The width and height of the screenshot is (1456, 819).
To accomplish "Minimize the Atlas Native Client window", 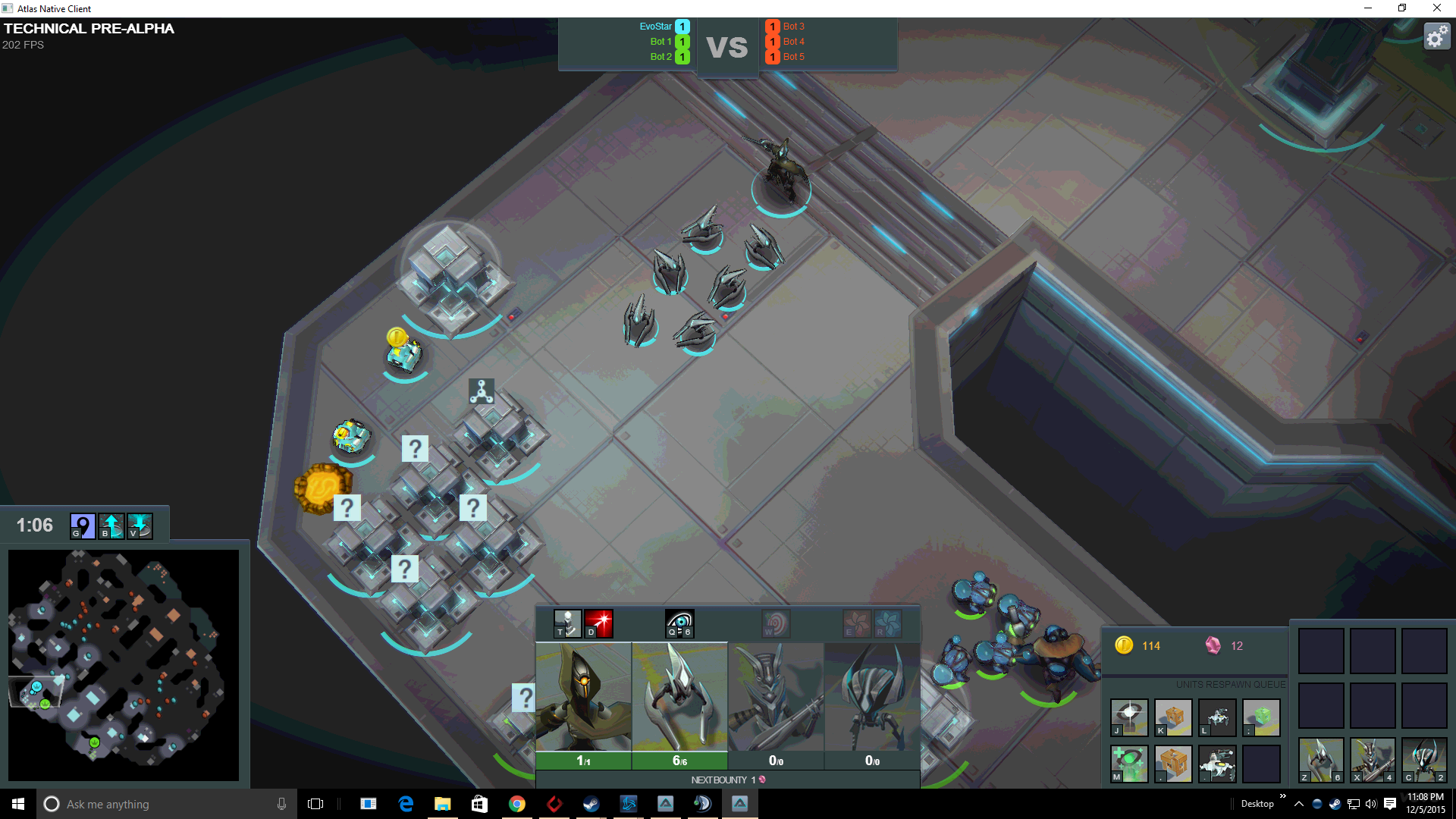I will click(1368, 8).
